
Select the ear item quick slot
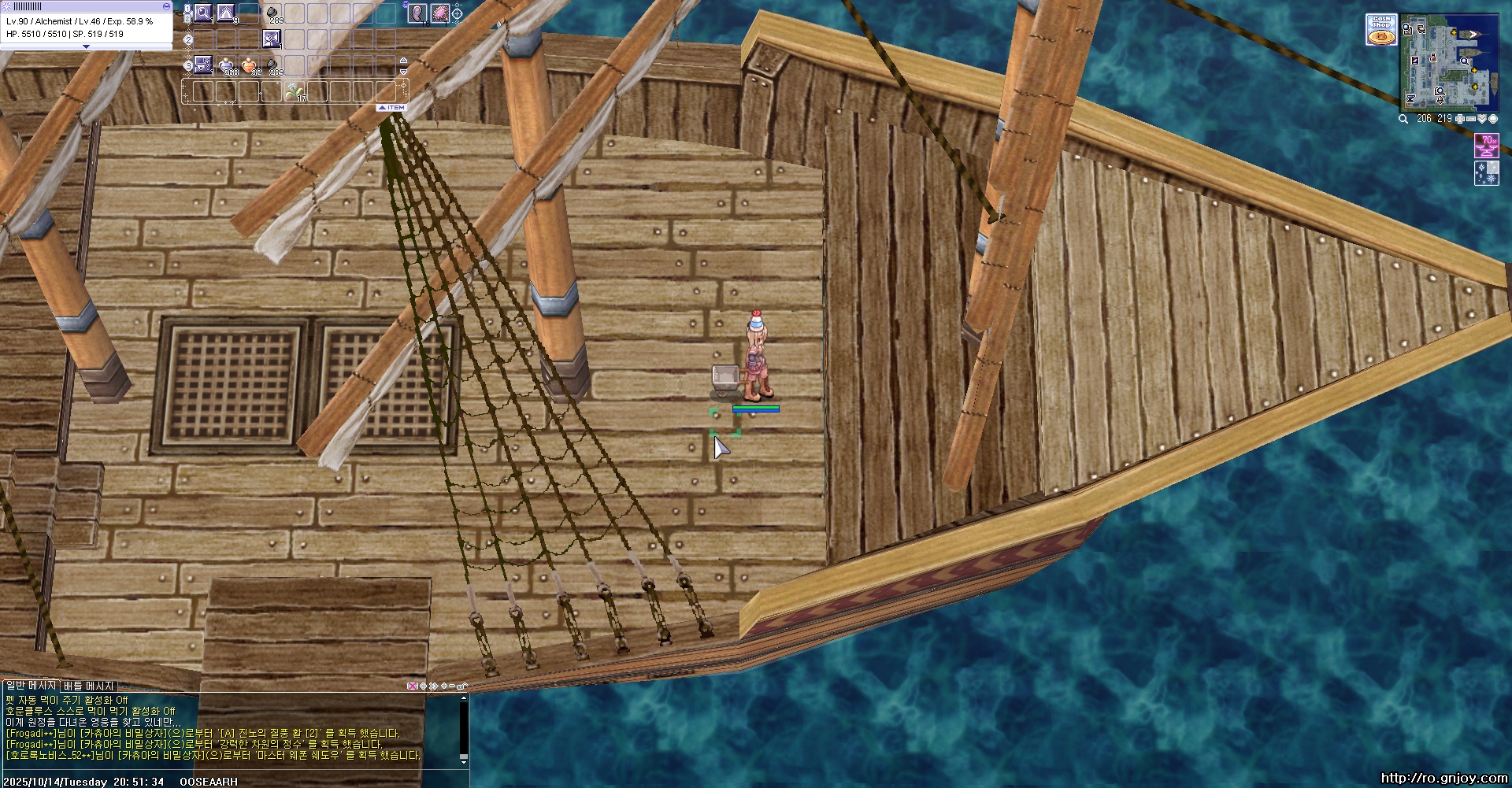[x=417, y=13]
